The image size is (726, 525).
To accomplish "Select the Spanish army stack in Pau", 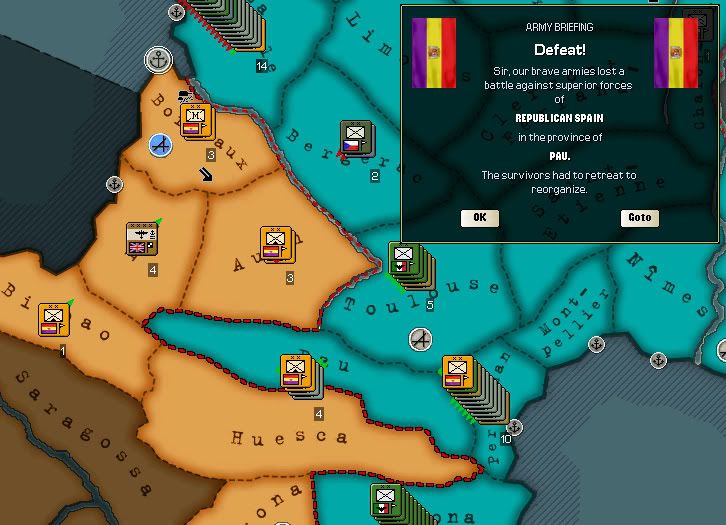I will click(x=295, y=375).
